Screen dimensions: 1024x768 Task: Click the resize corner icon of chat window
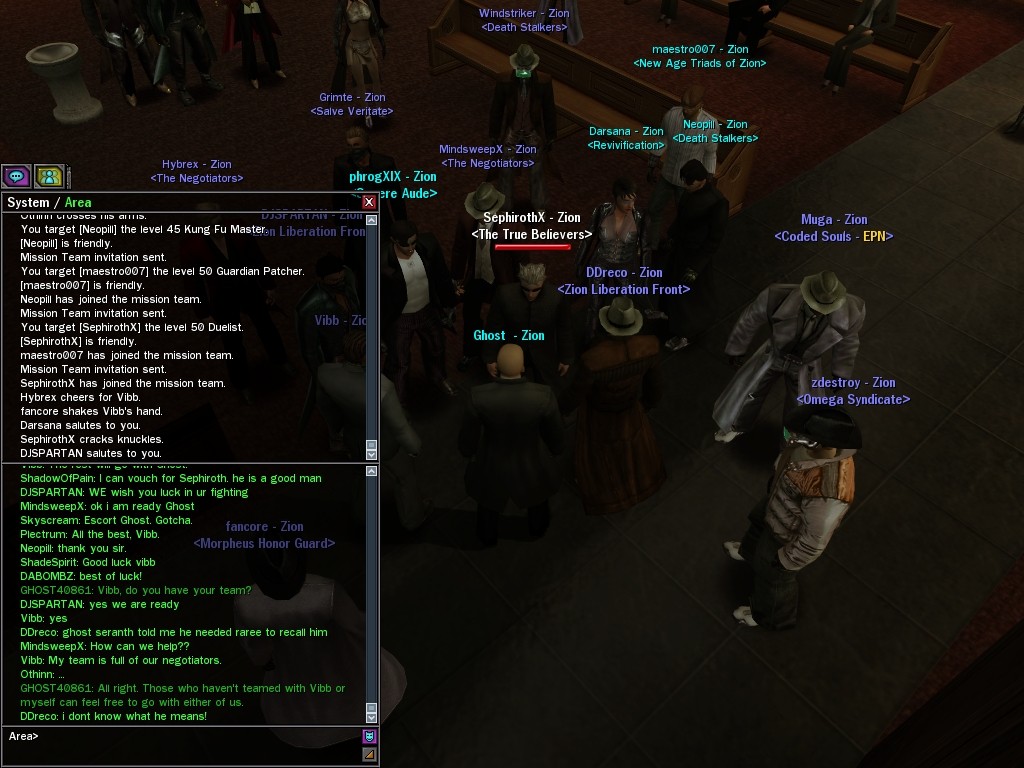369,755
